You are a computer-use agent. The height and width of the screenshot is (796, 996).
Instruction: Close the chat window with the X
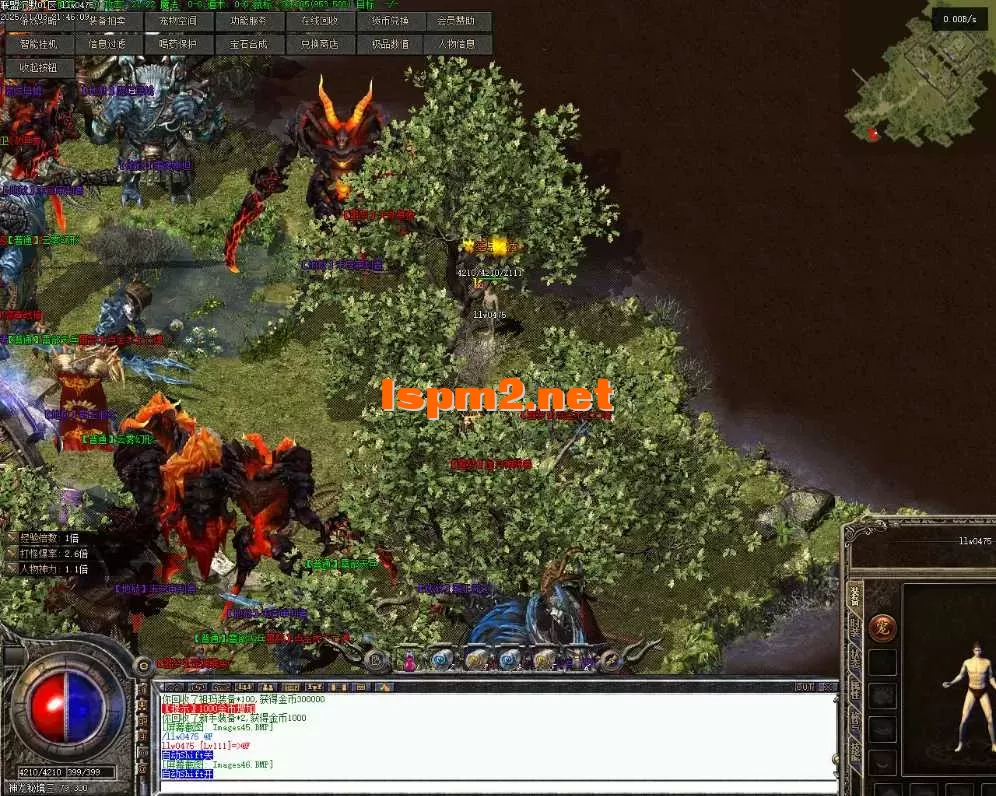tap(827, 687)
